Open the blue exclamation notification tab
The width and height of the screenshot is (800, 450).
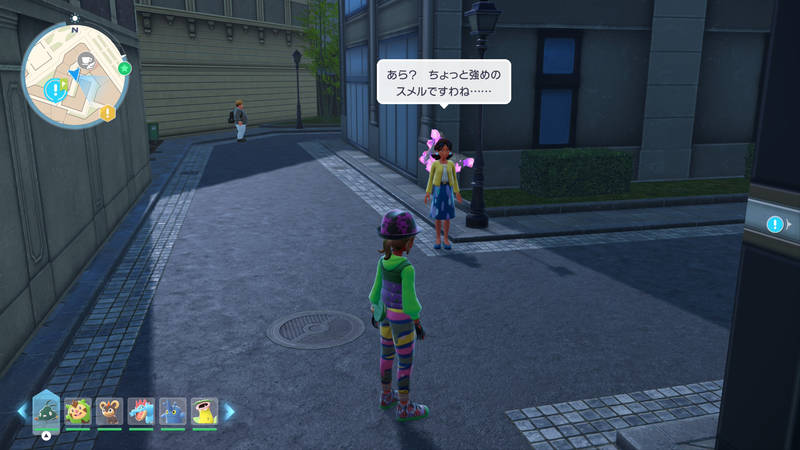coord(775,224)
